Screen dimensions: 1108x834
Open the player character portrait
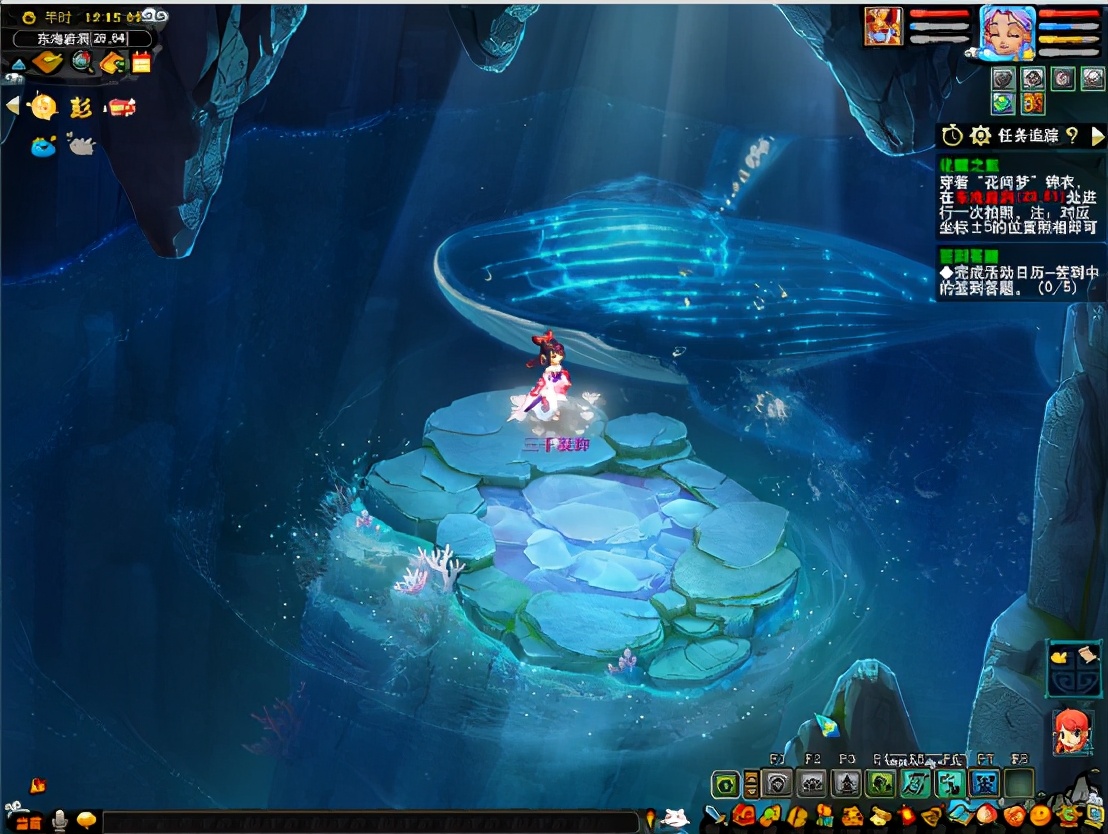(1007, 32)
